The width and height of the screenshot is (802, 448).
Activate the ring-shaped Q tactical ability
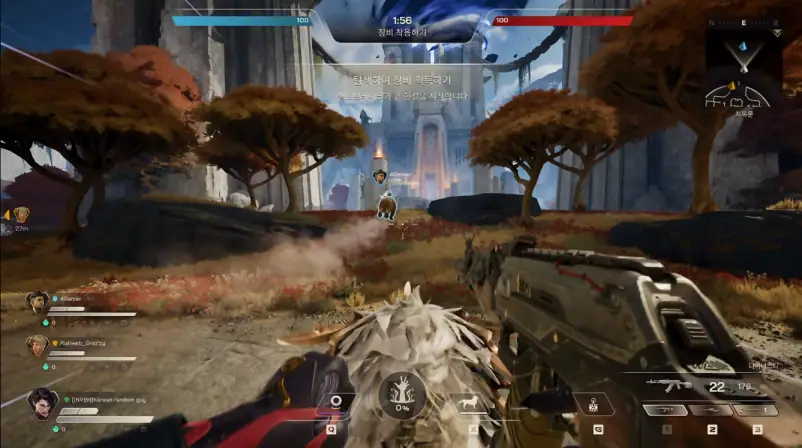pyautogui.click(x=336, y=402)
